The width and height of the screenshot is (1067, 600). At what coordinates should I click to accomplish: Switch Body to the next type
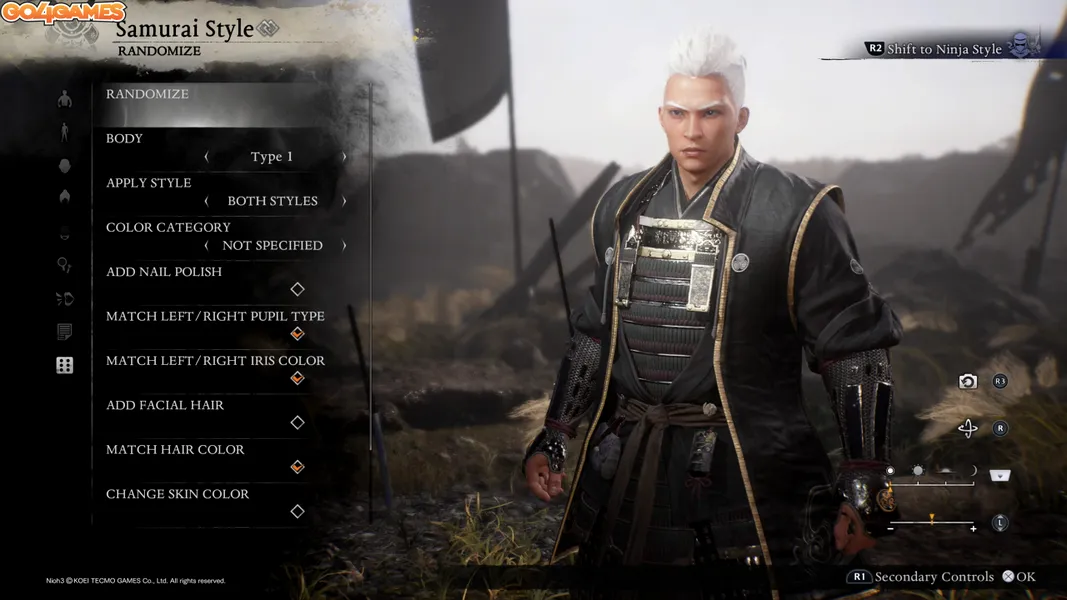(344, 157)
